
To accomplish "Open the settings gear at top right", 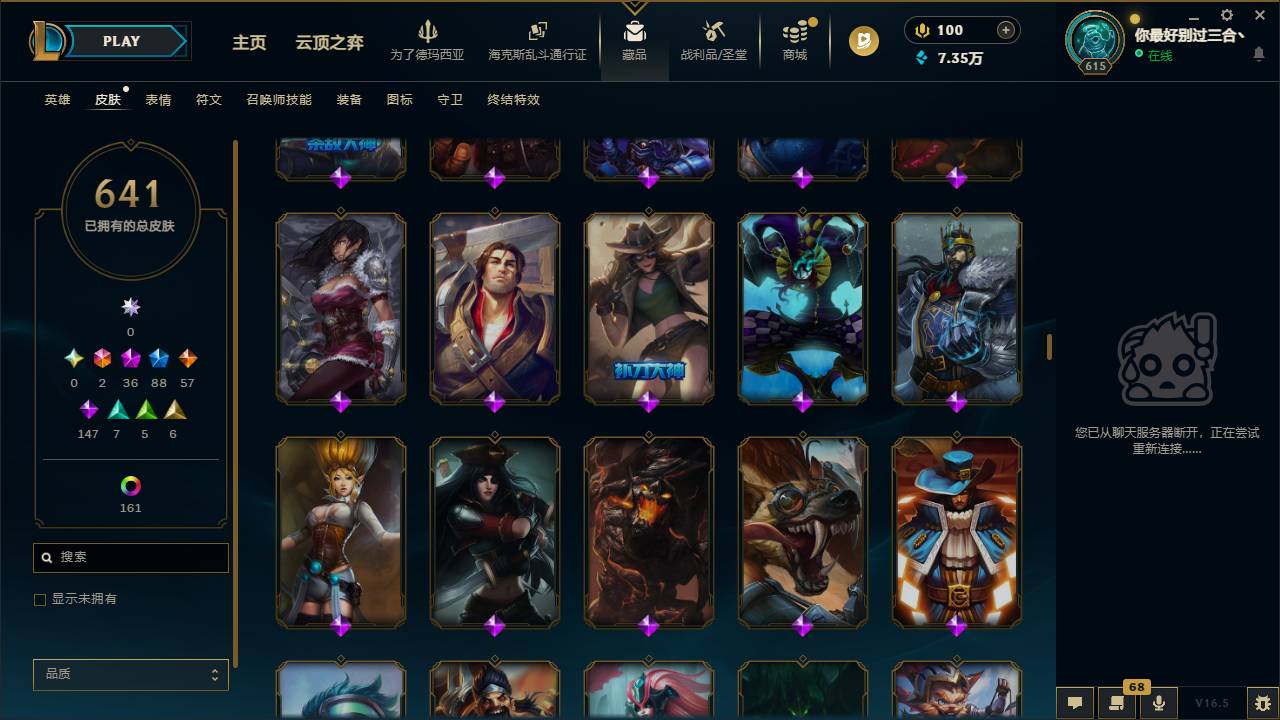I will click(x=1226, y=15).
